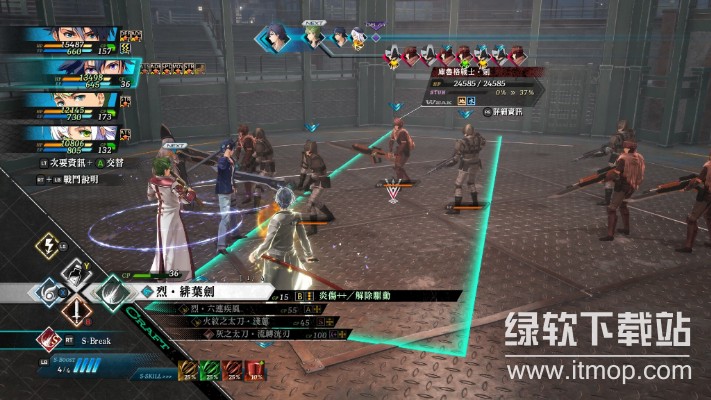The width and height of the screenshot is (711, 400).
Task: Click the current-turn portrait in turn order
Action: 279,38
